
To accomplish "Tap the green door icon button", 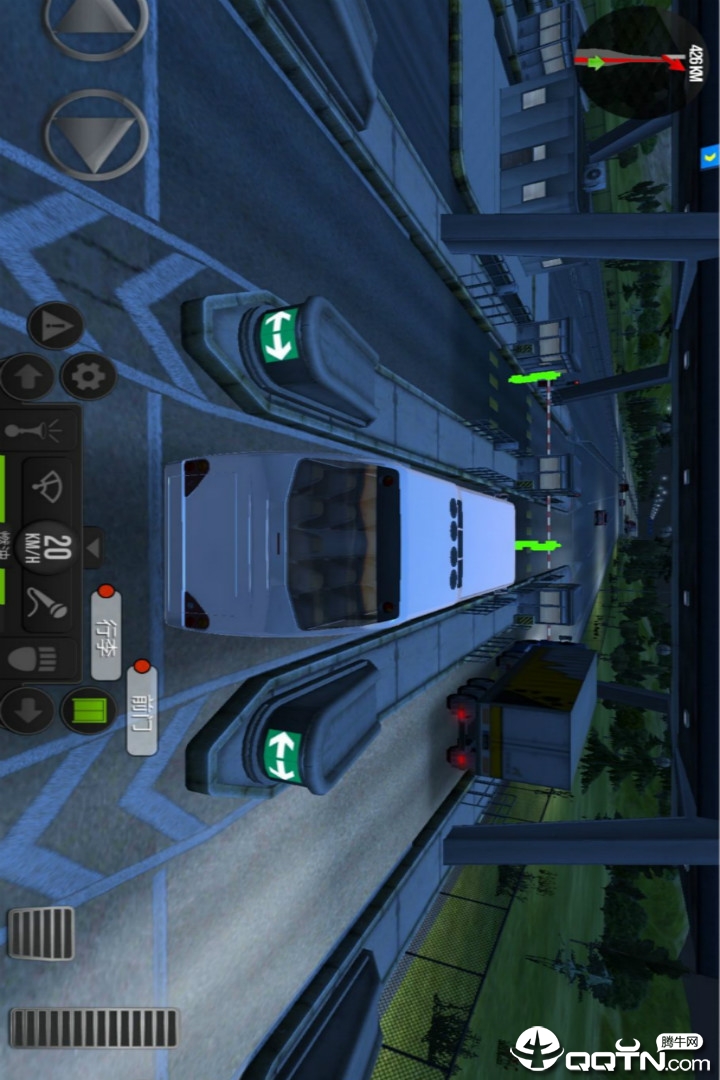I will click(88, 711).
